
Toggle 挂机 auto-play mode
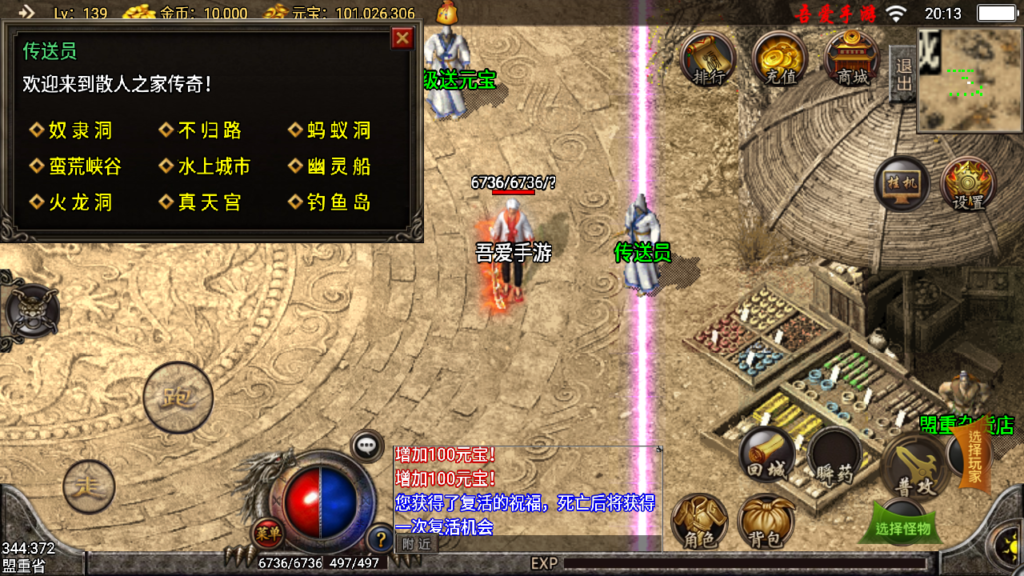point(901,184)
